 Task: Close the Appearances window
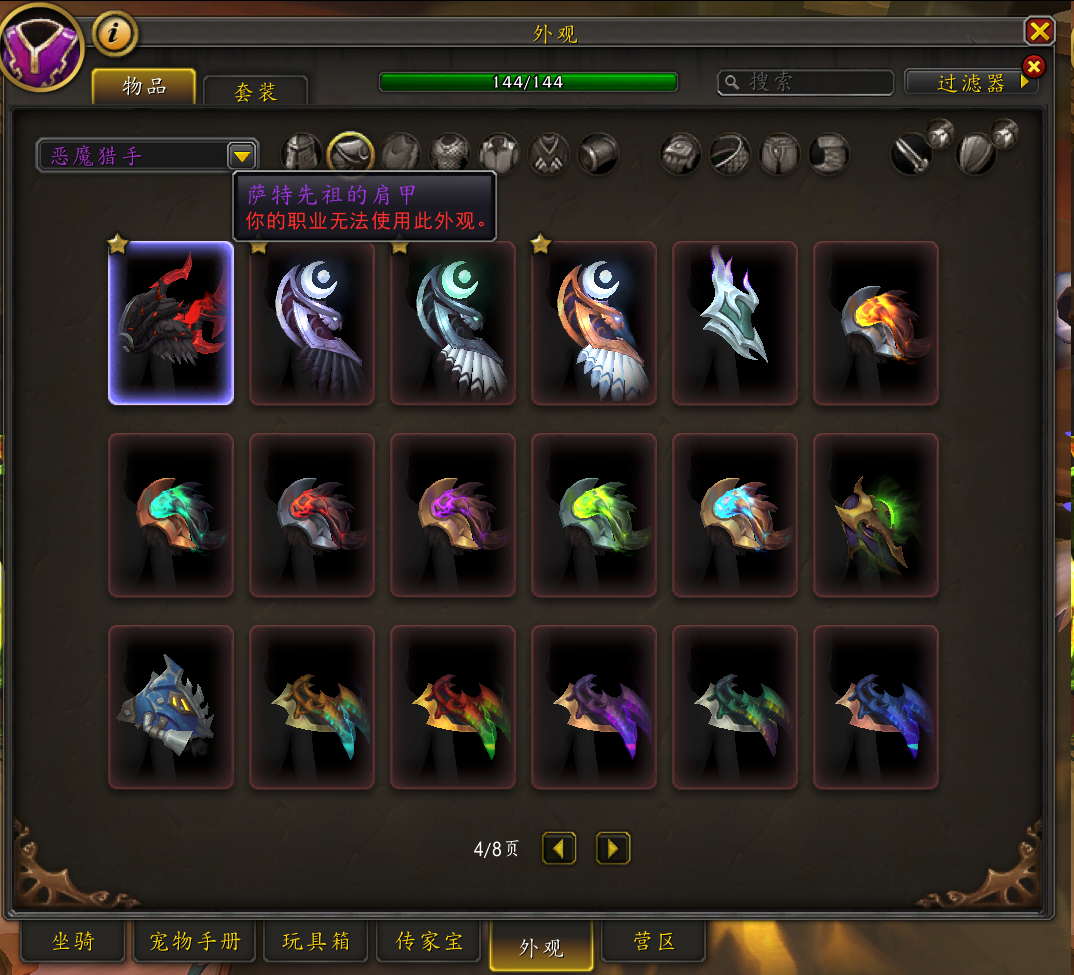1040,31
